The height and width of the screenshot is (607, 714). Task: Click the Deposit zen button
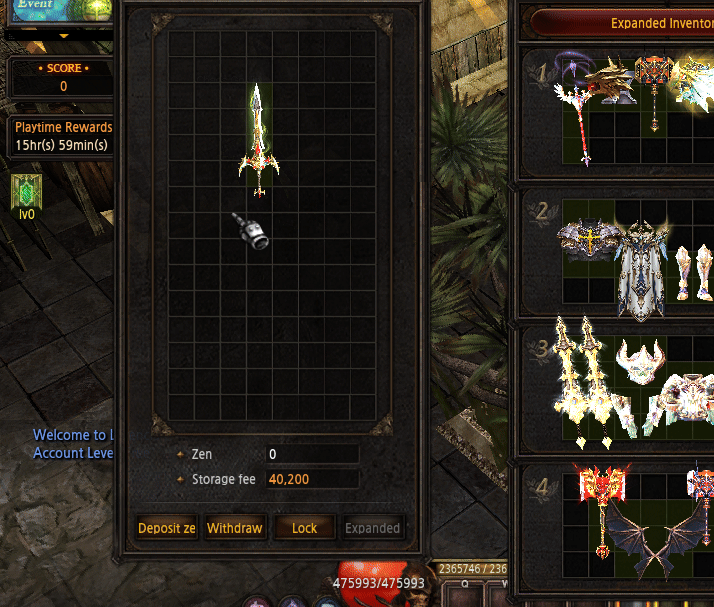point(167,528)
